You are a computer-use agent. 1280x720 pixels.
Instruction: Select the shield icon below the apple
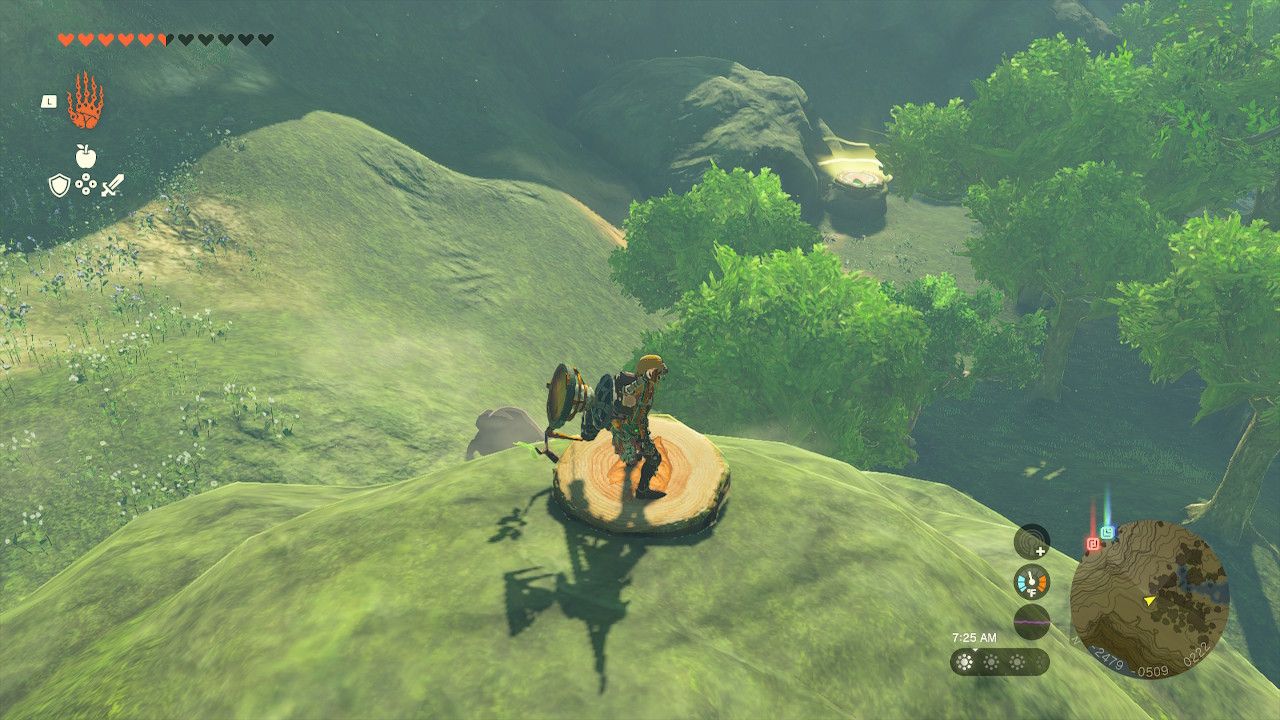(60, 185)
